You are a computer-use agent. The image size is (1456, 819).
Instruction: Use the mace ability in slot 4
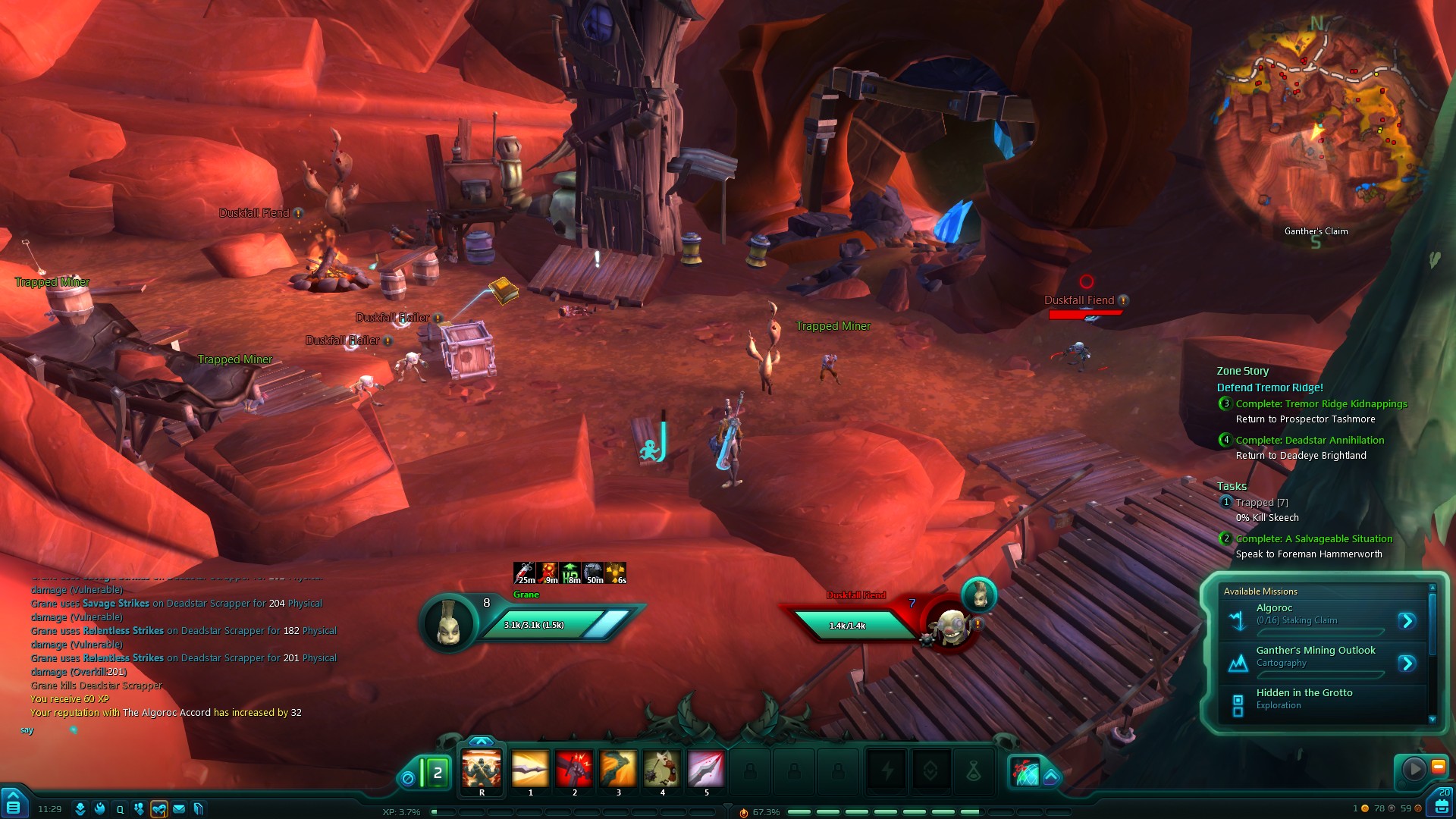click(662, 770)
